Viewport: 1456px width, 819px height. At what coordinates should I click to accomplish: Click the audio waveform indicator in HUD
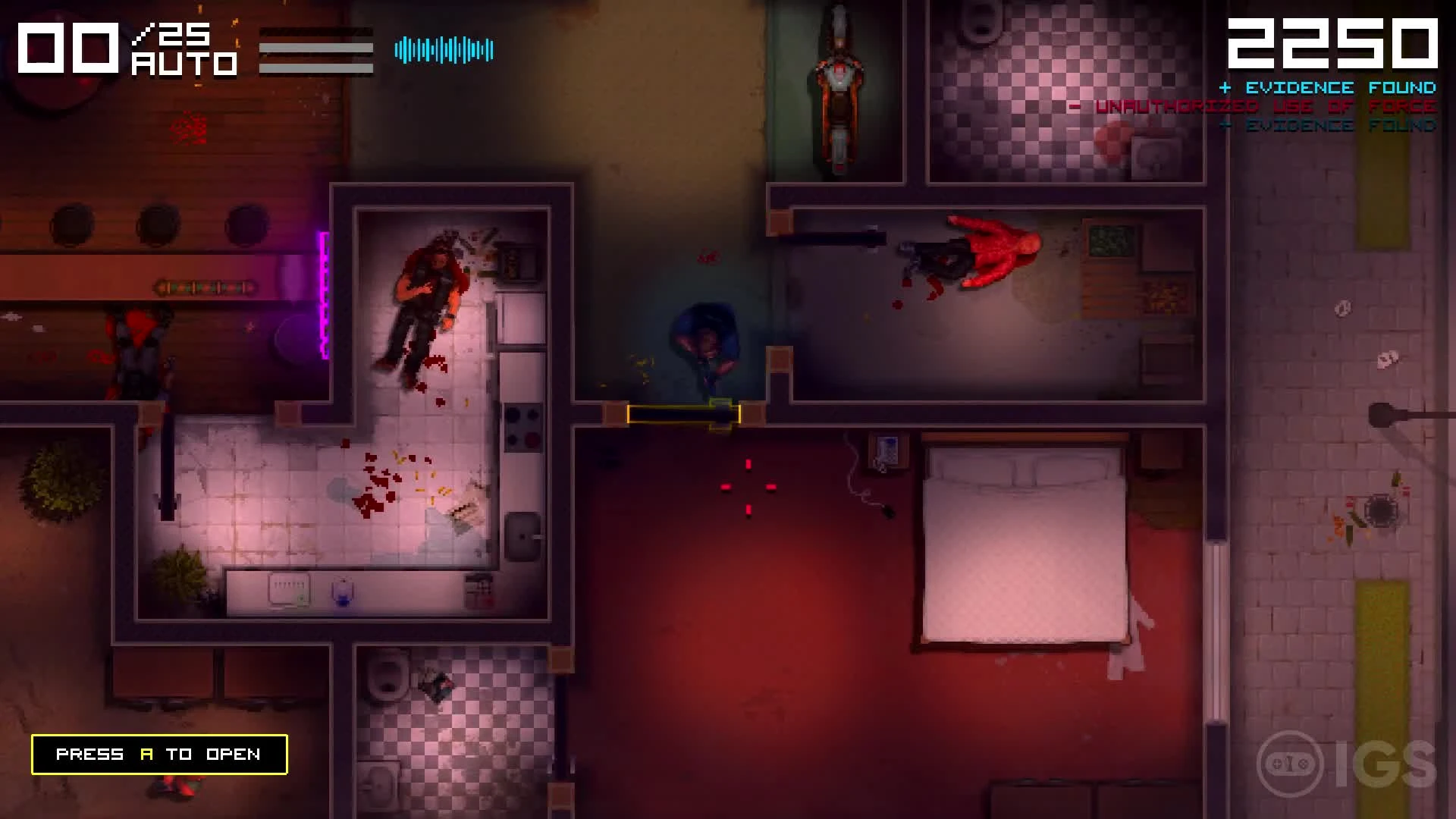pyautogui.click(x=444, y=49)
